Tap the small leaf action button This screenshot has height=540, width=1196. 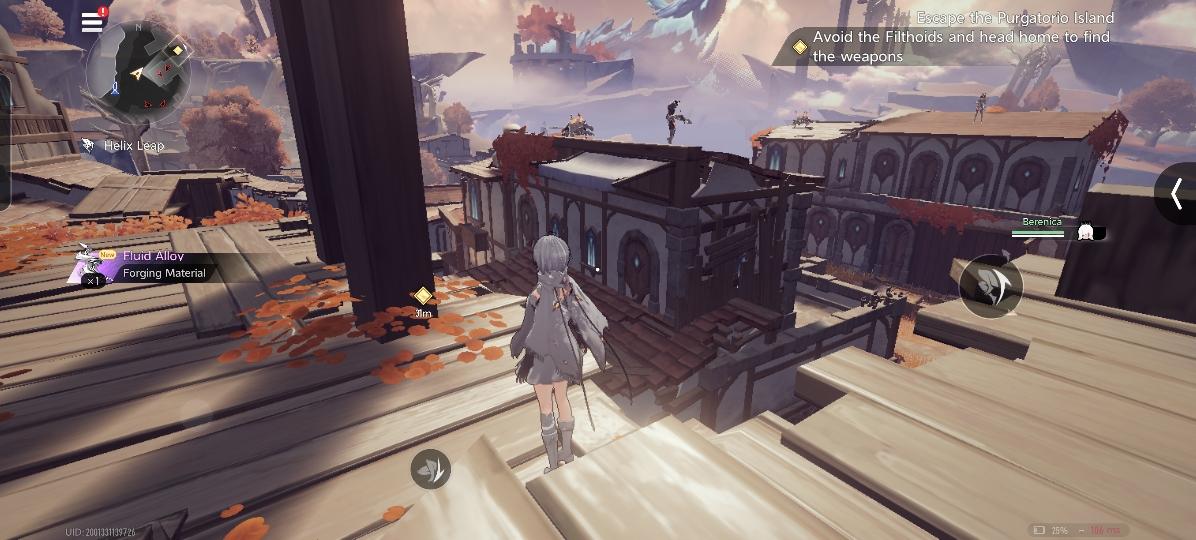(431, 469)
